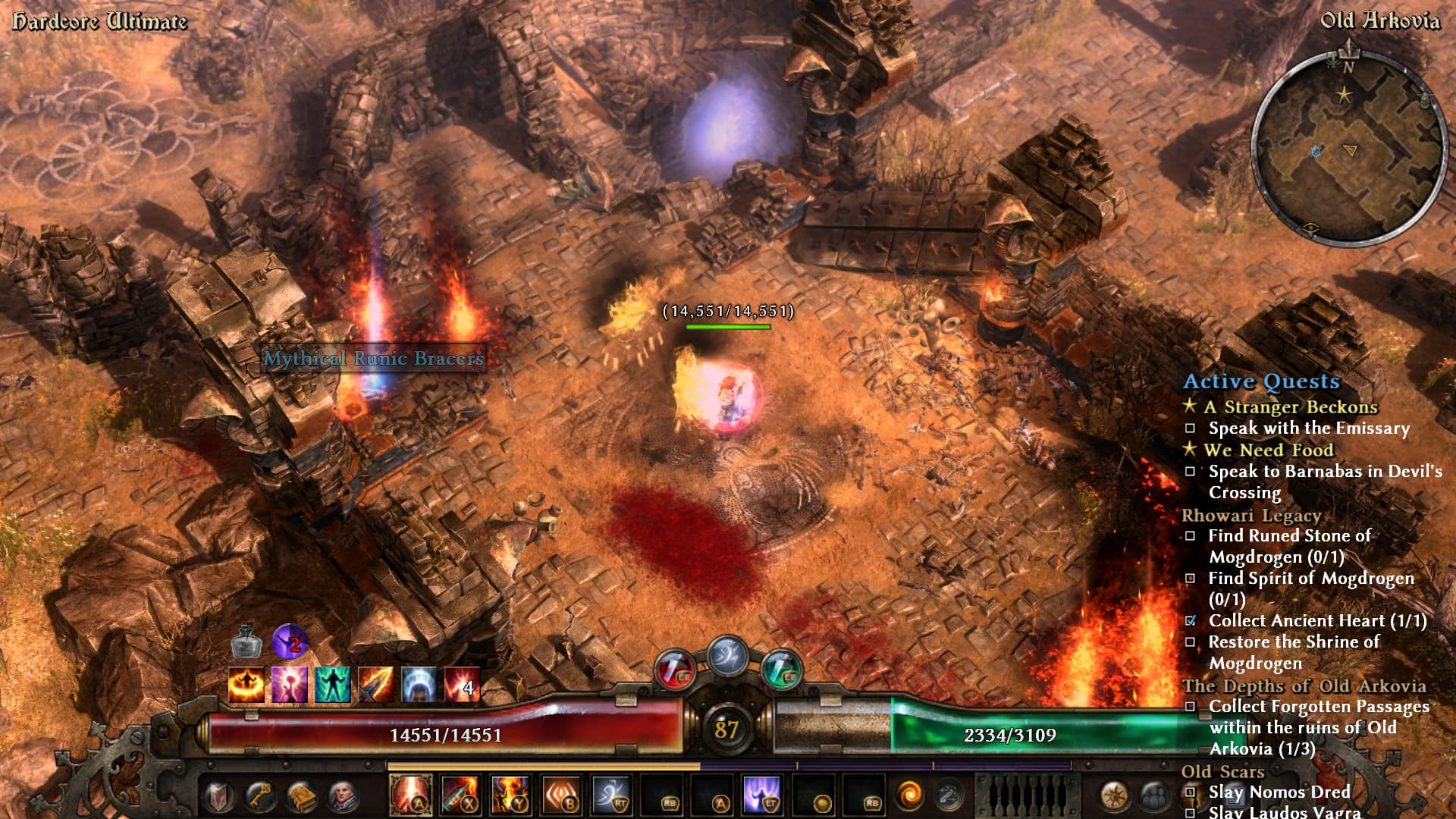Click the greyed weapon swap icon

(948, 795)
